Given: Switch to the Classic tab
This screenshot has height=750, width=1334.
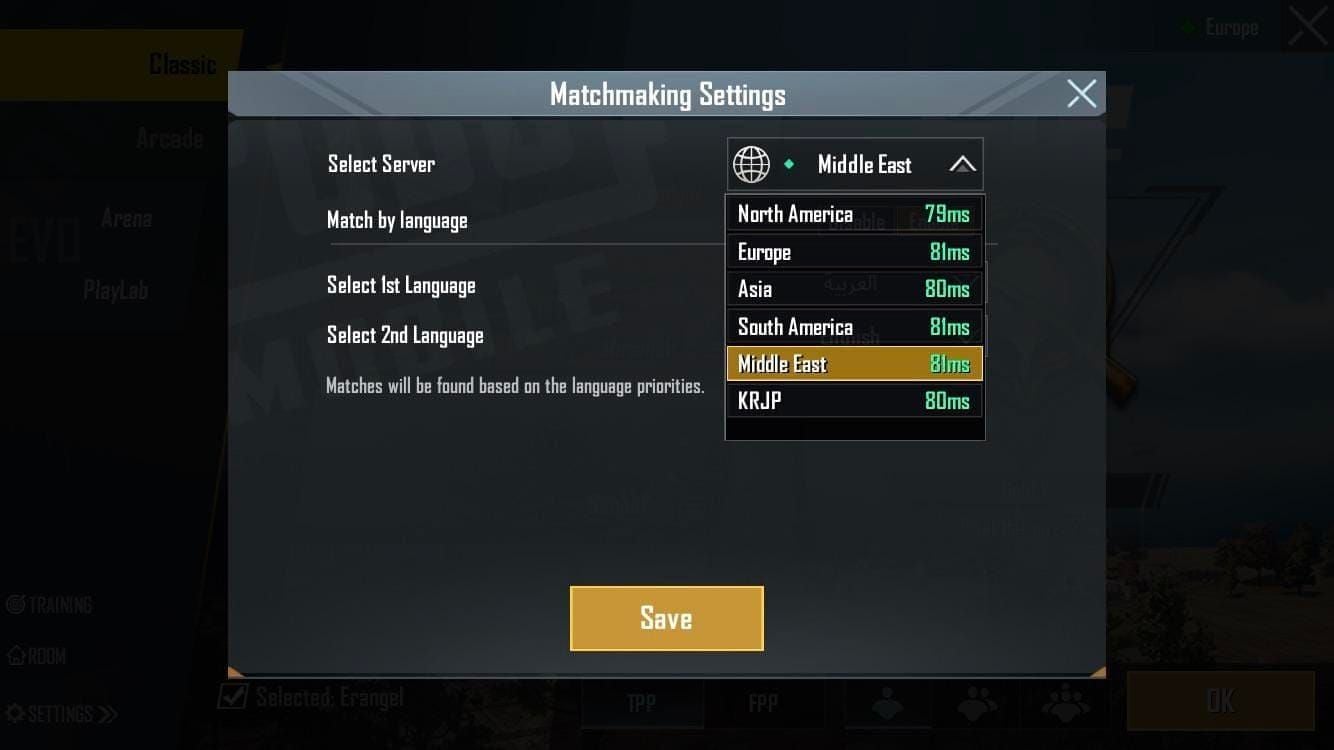Looking at the screenshot, I should 183,63.
